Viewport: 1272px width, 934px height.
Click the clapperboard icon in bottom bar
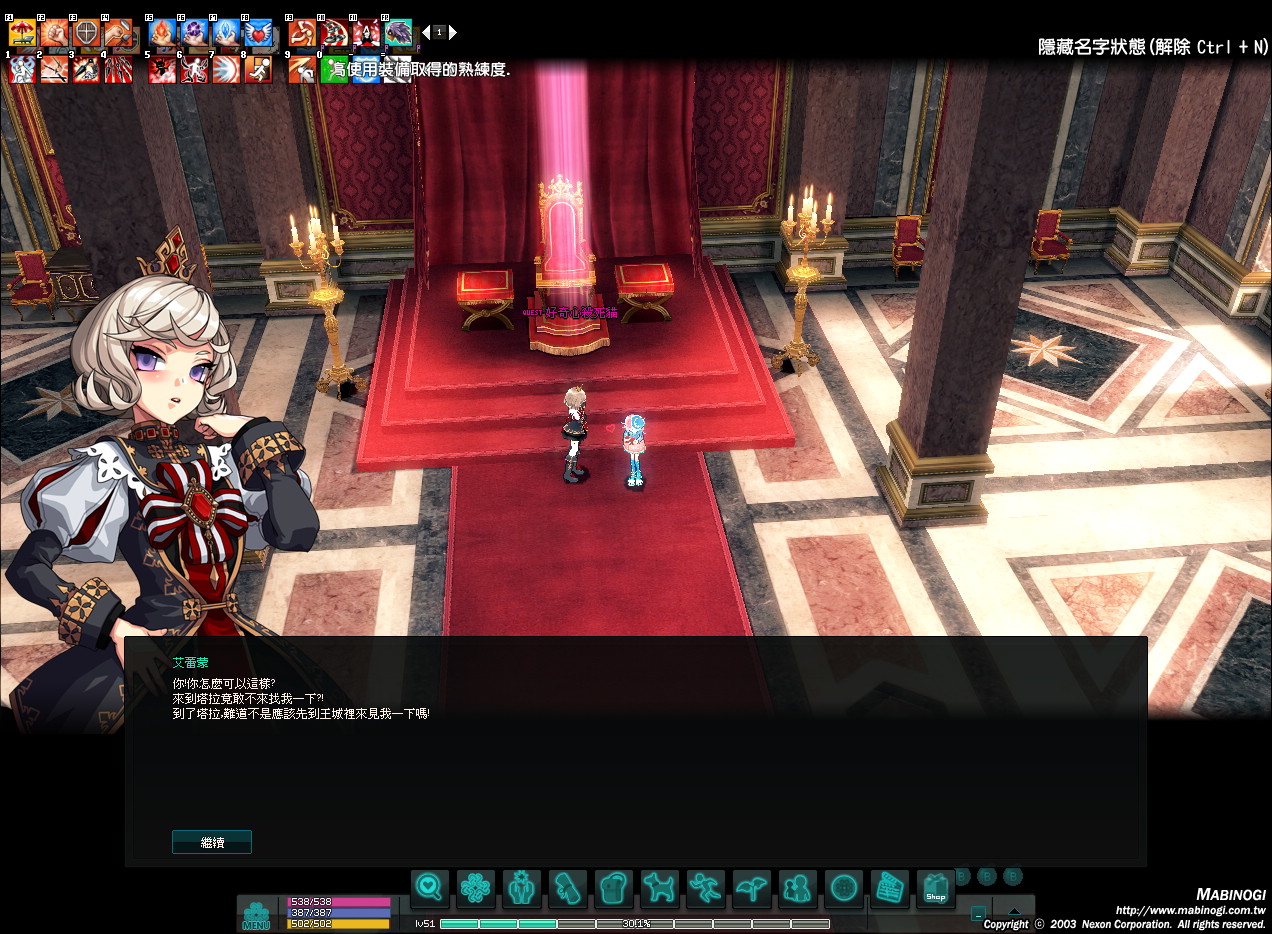[889, 888]
